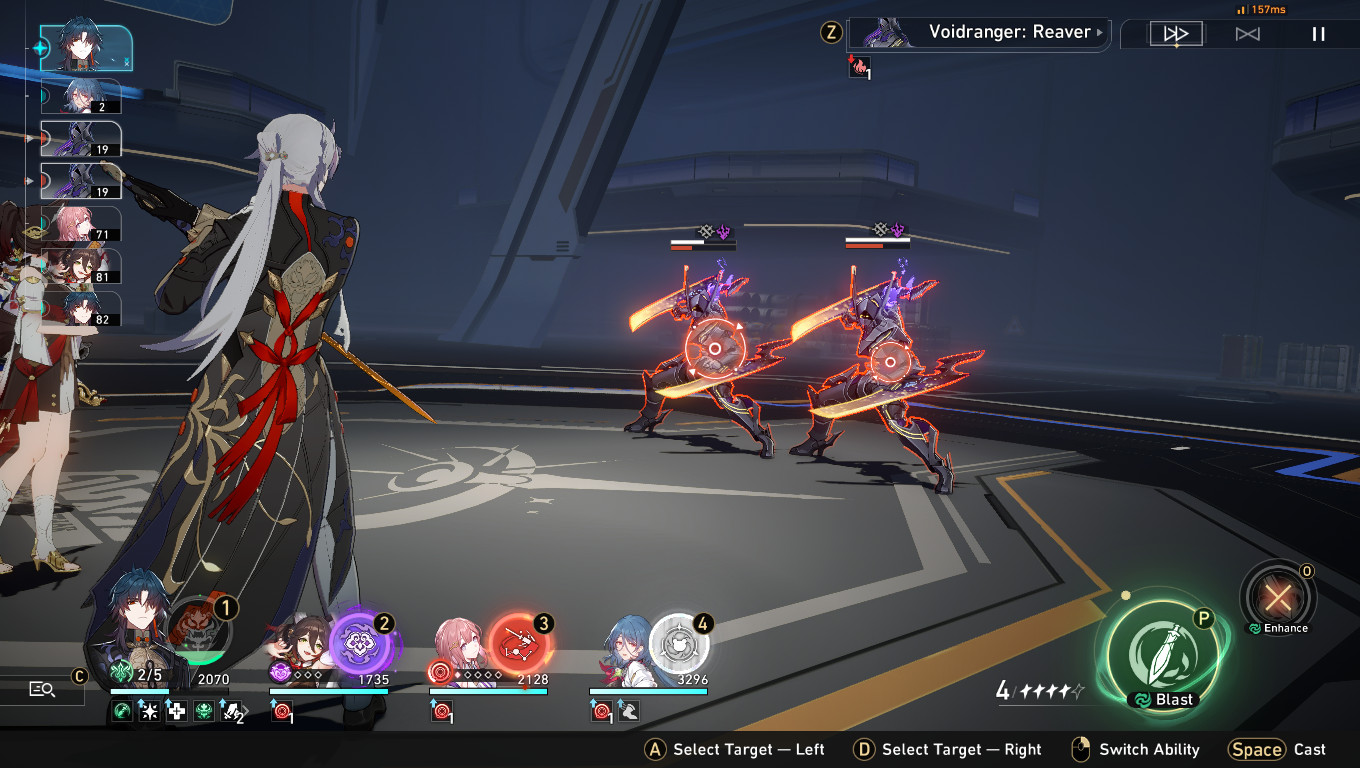Viewport: 1360px width, 768px height.
Task: Pause the battle
Action: click(x=1316, y=33)
